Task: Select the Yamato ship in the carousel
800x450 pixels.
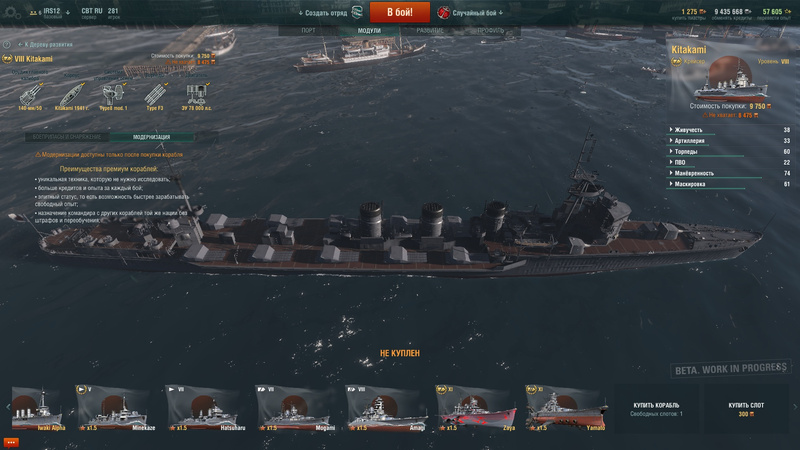Action: tap(563, 408)
